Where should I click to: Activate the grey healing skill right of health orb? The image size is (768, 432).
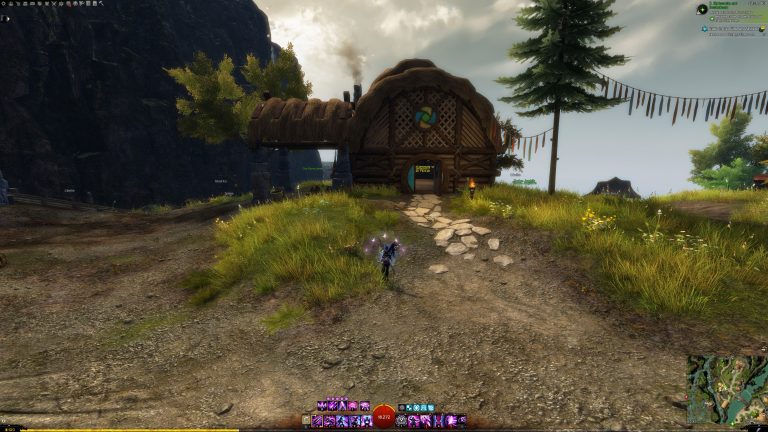[x=401, y=421]
